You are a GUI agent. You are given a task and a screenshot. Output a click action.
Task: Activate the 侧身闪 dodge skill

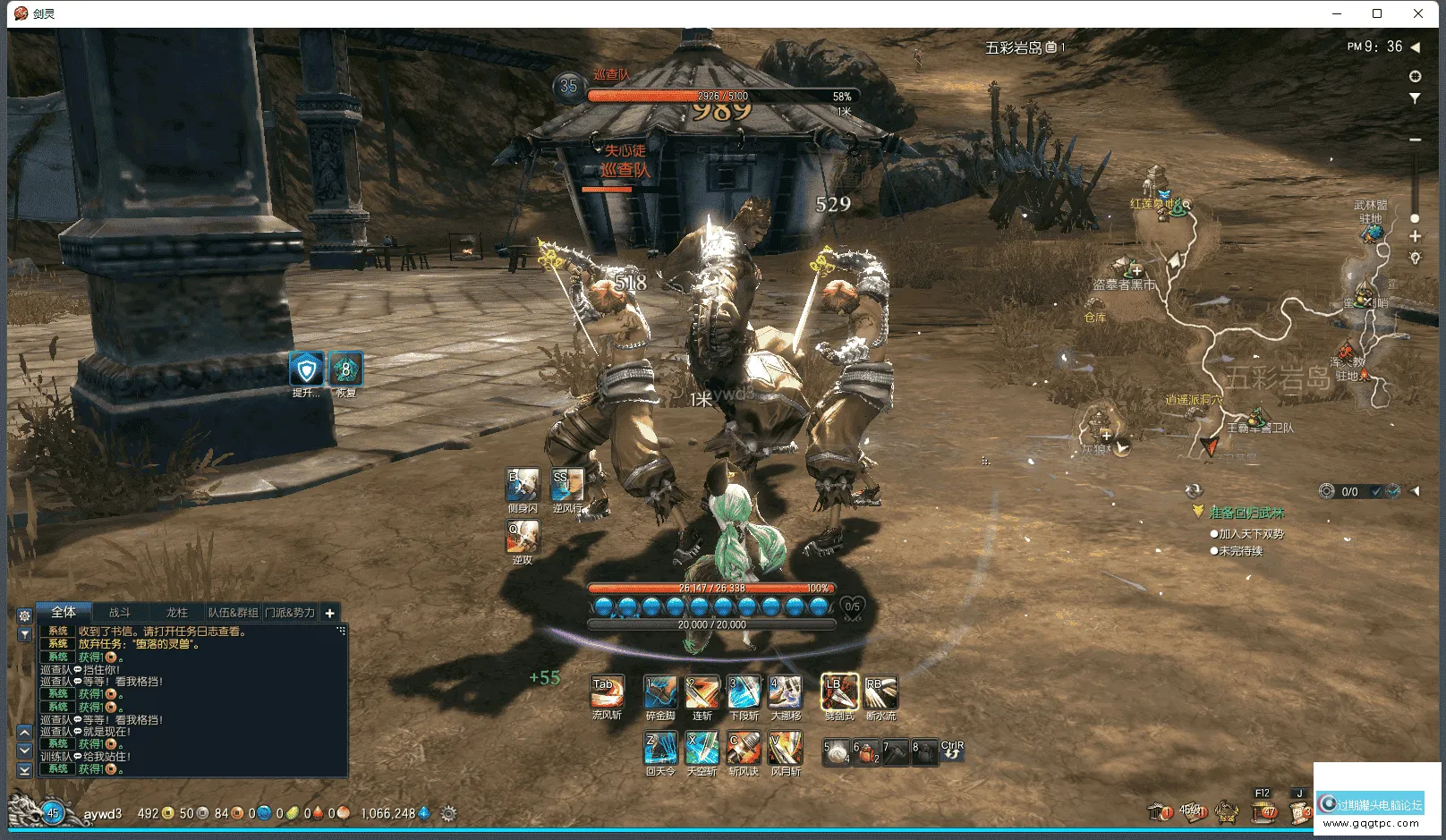coord(523,484)
